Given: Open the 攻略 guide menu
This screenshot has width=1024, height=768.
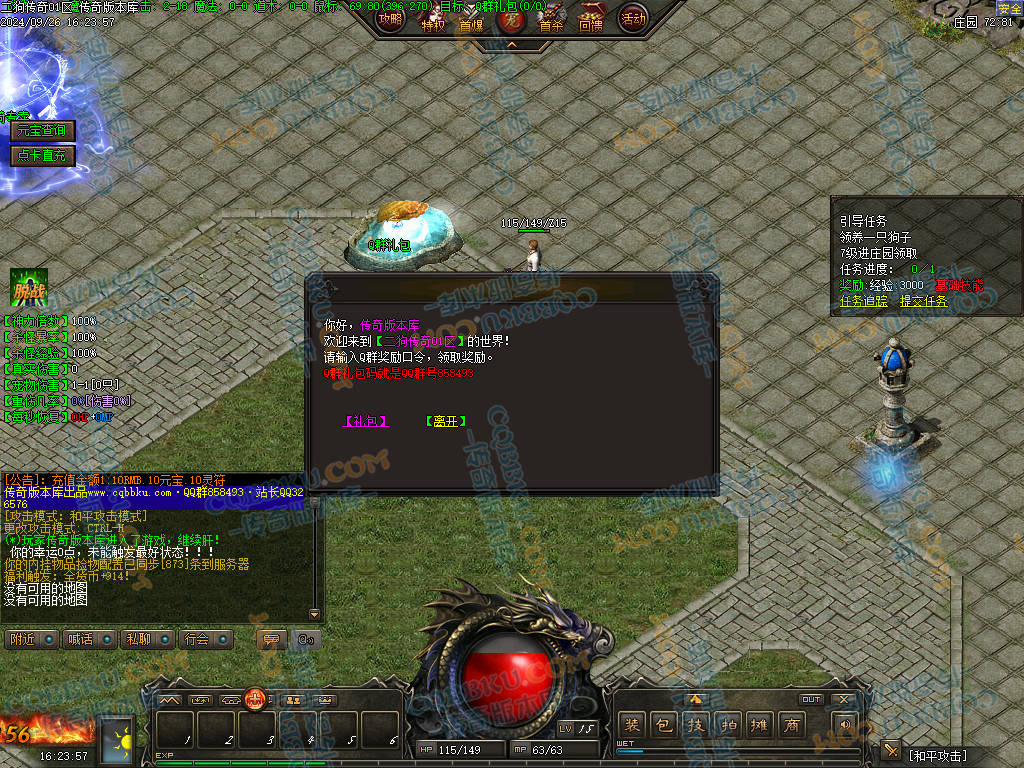Looking at the screenshot, I should 390,19.
